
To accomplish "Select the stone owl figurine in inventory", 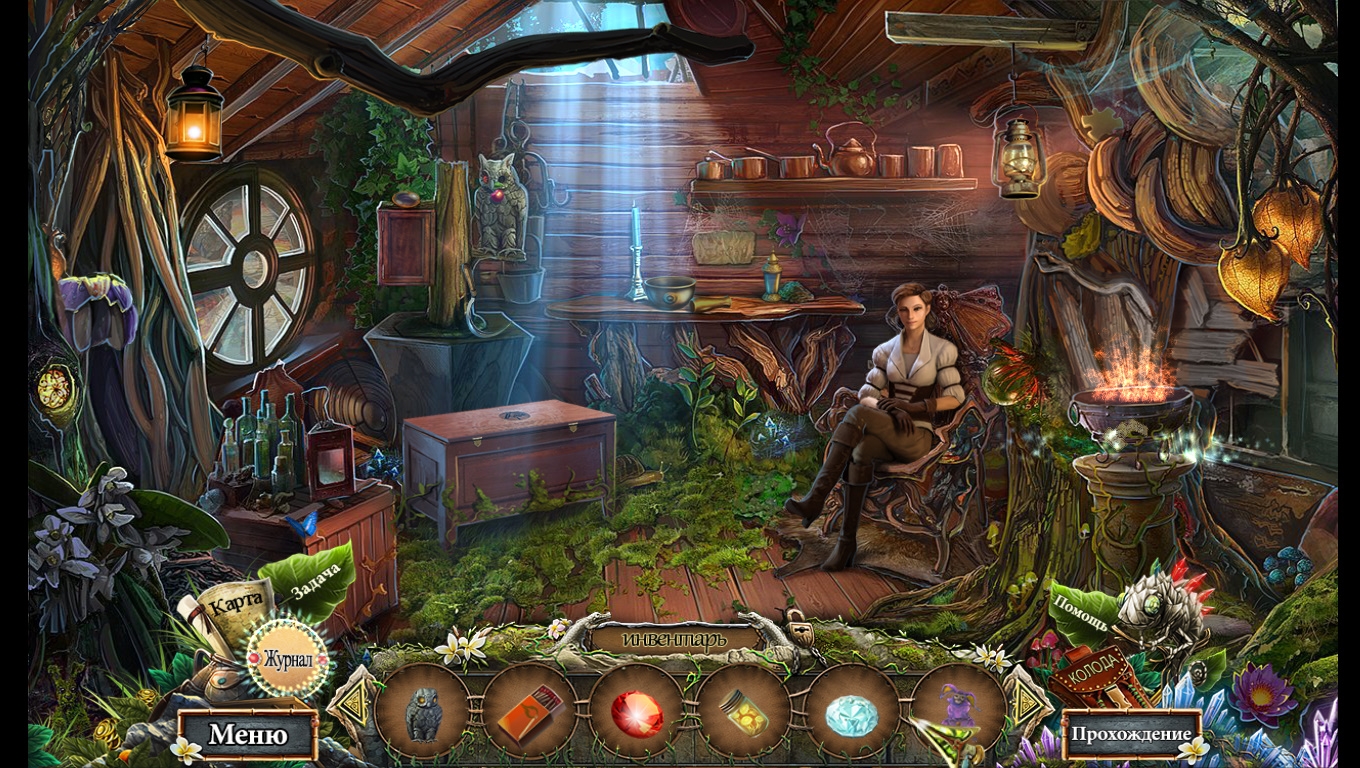I will pyautogui.click(x=423, y=713).
